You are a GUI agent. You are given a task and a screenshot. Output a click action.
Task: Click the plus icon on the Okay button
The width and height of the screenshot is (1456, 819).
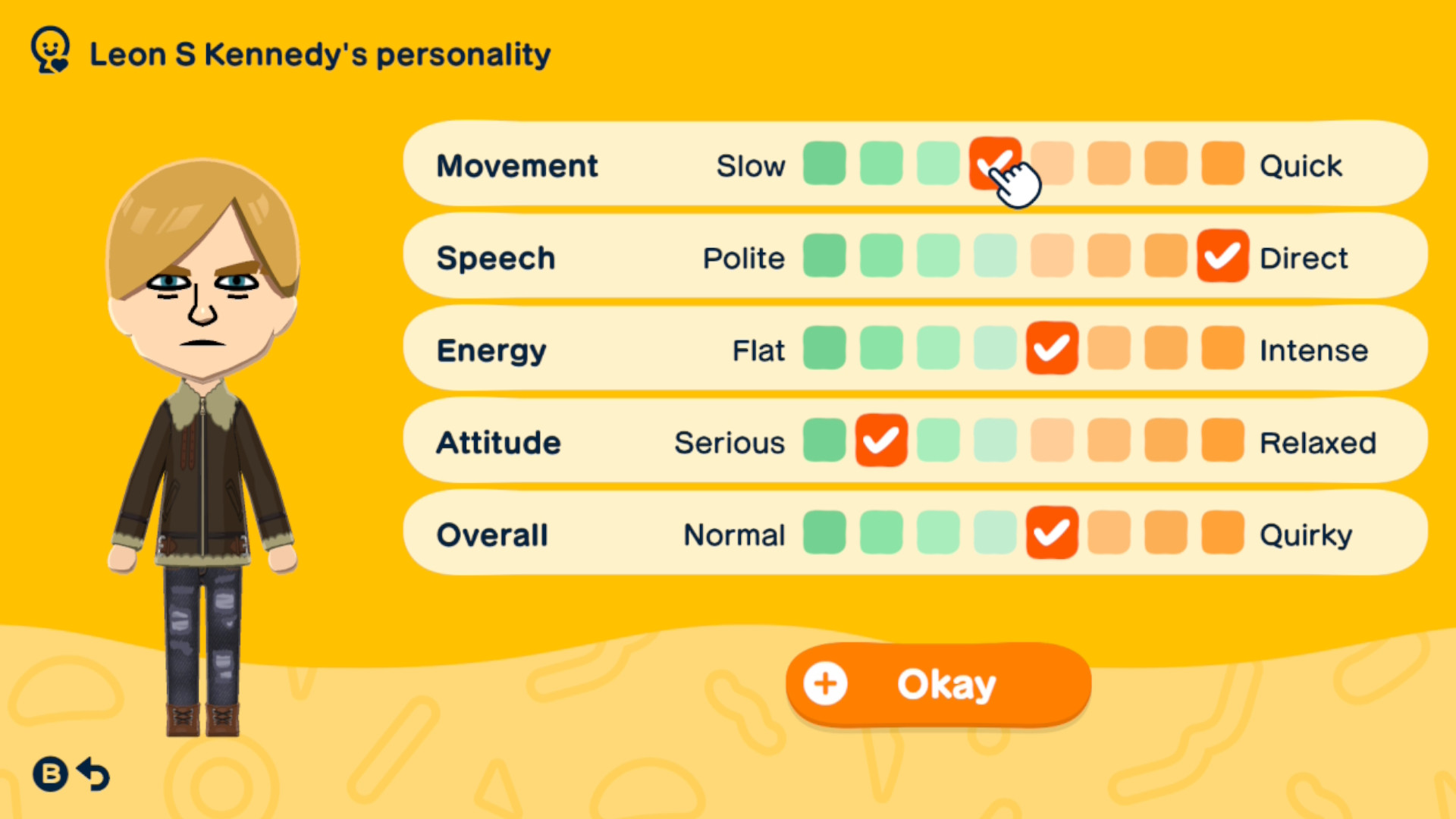pos(826,683)
